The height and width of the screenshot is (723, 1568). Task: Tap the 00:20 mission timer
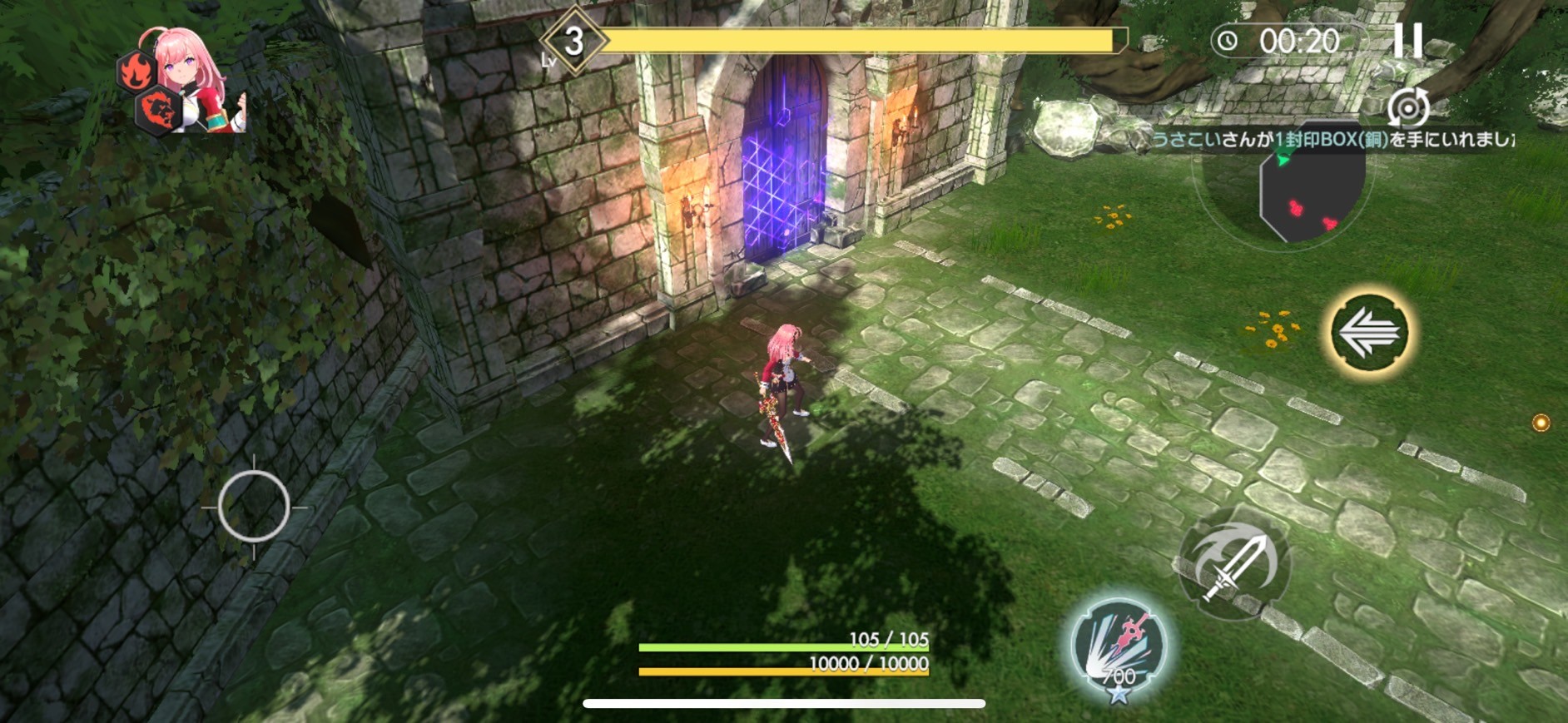point(1299,39)
